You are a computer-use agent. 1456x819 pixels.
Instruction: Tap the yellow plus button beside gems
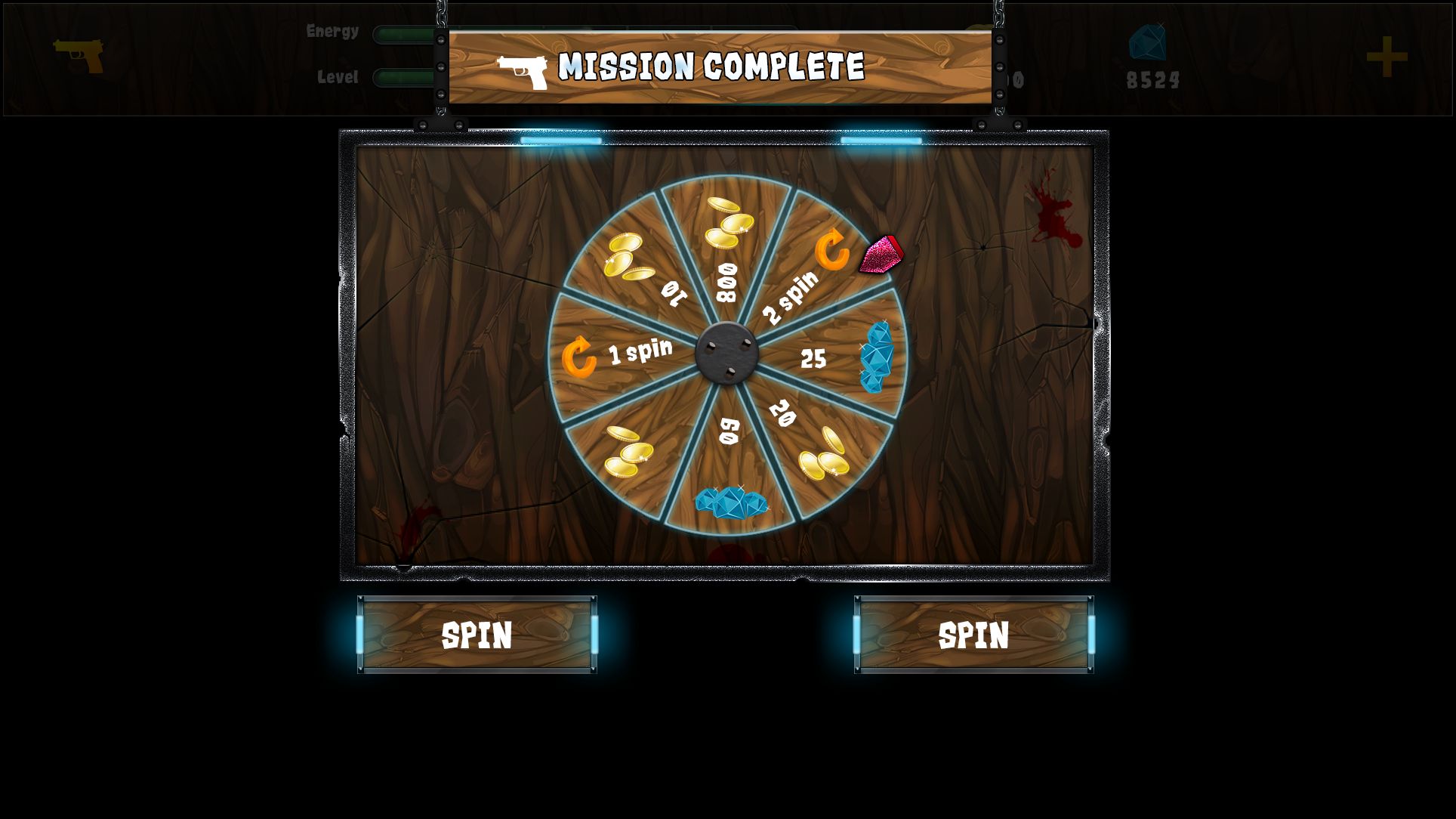click(x=1387, y=57)
